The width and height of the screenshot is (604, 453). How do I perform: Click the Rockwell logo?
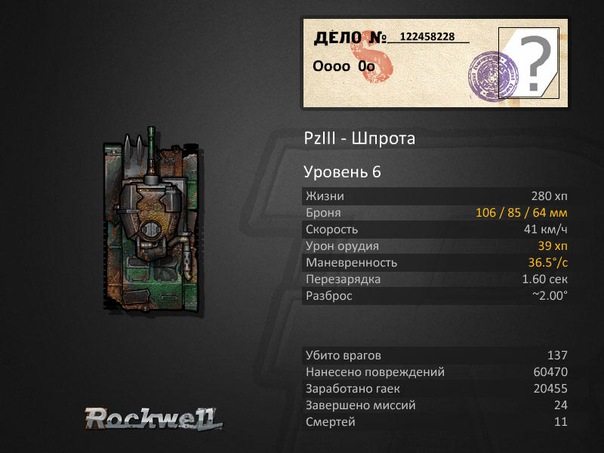pyautogui.click(x=153, y=417)
